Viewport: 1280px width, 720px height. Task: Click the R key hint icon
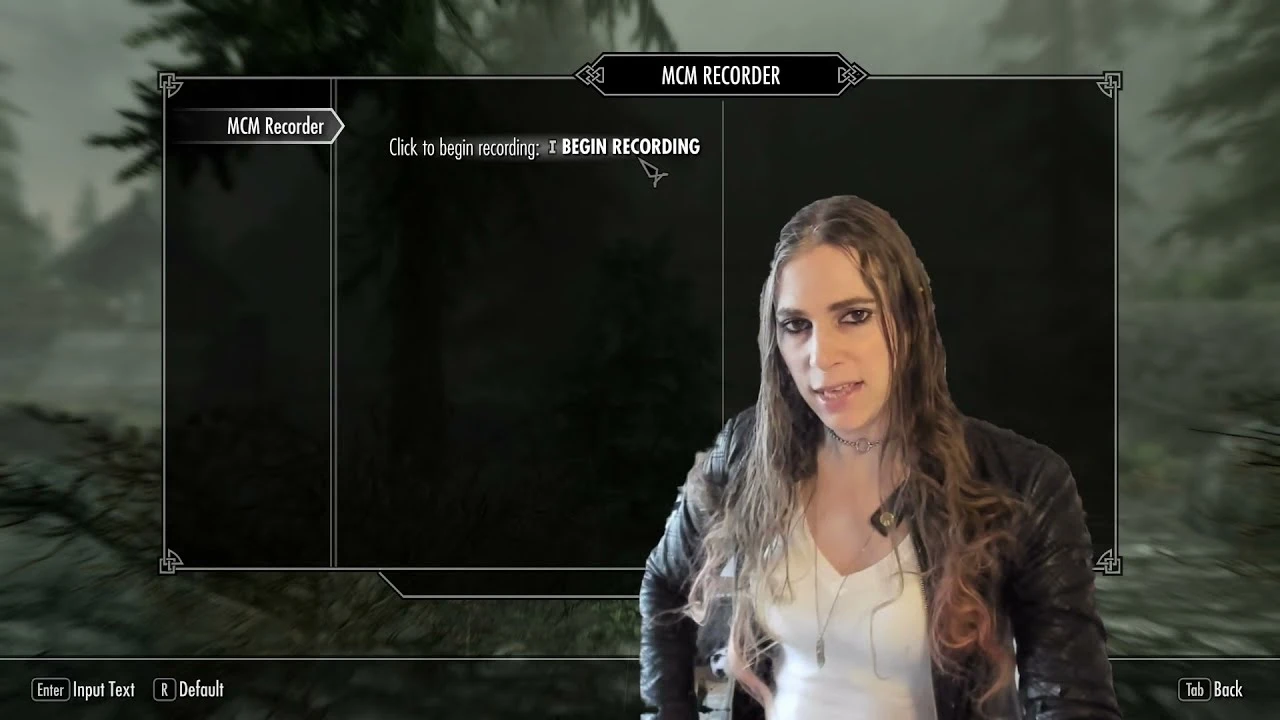click(x=163, y=689)
